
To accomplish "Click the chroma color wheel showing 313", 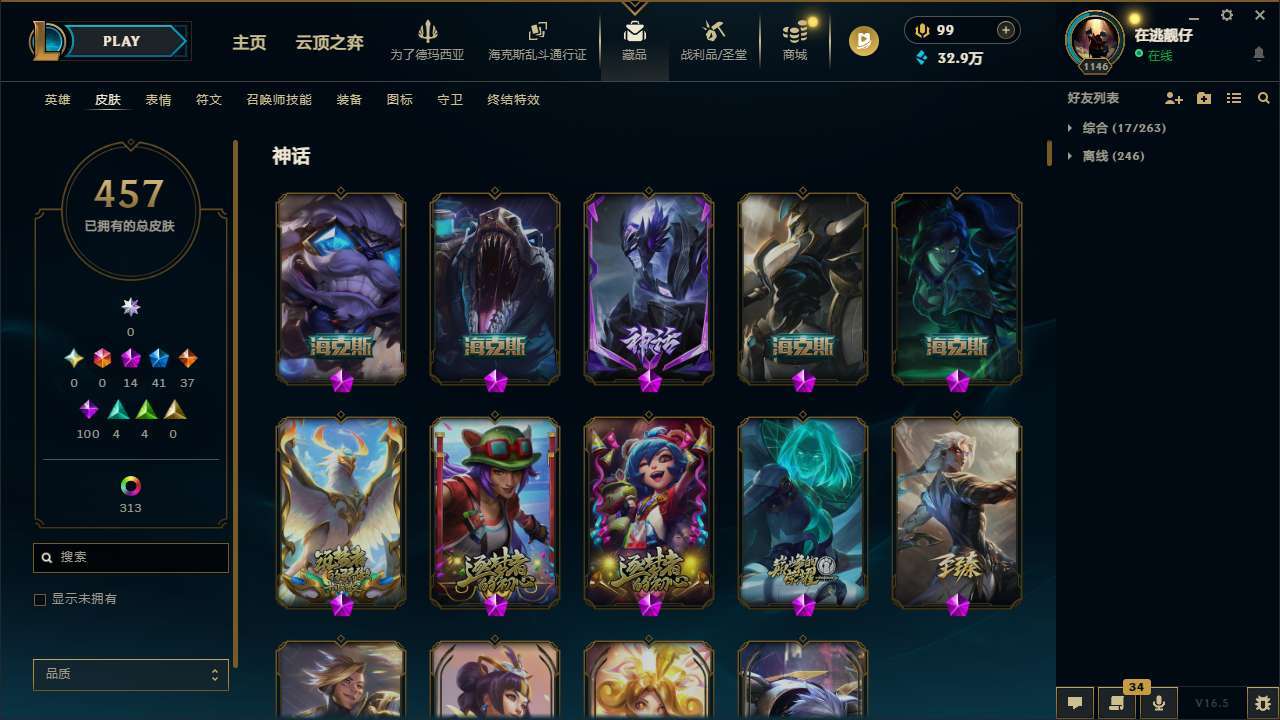I will point(130,487).
